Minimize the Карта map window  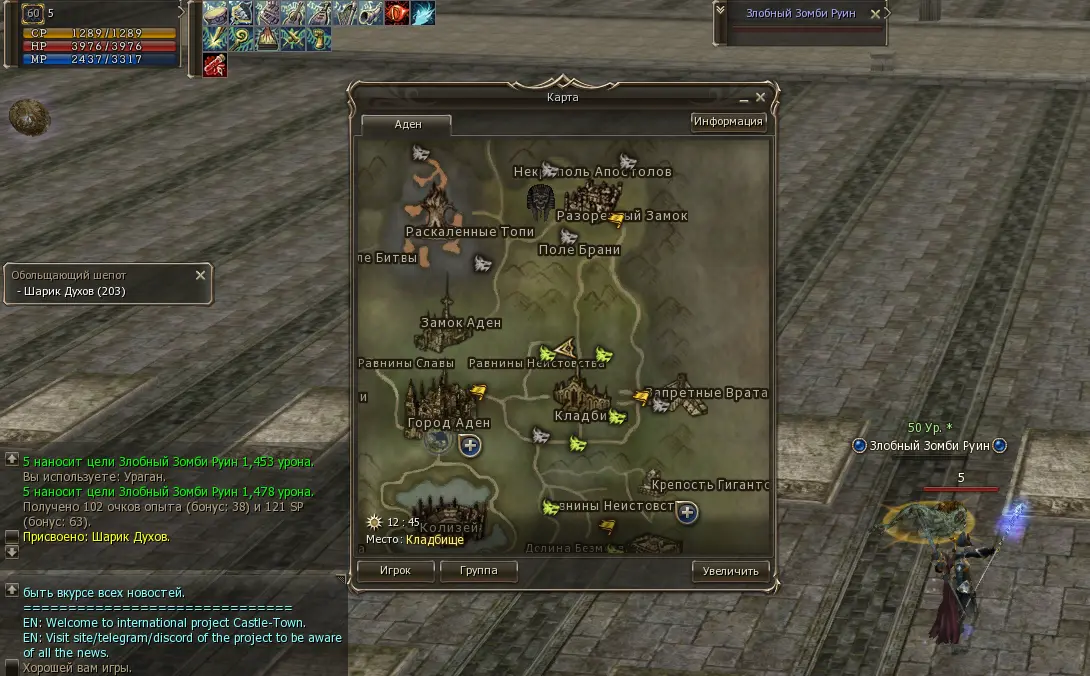[744, 99]
